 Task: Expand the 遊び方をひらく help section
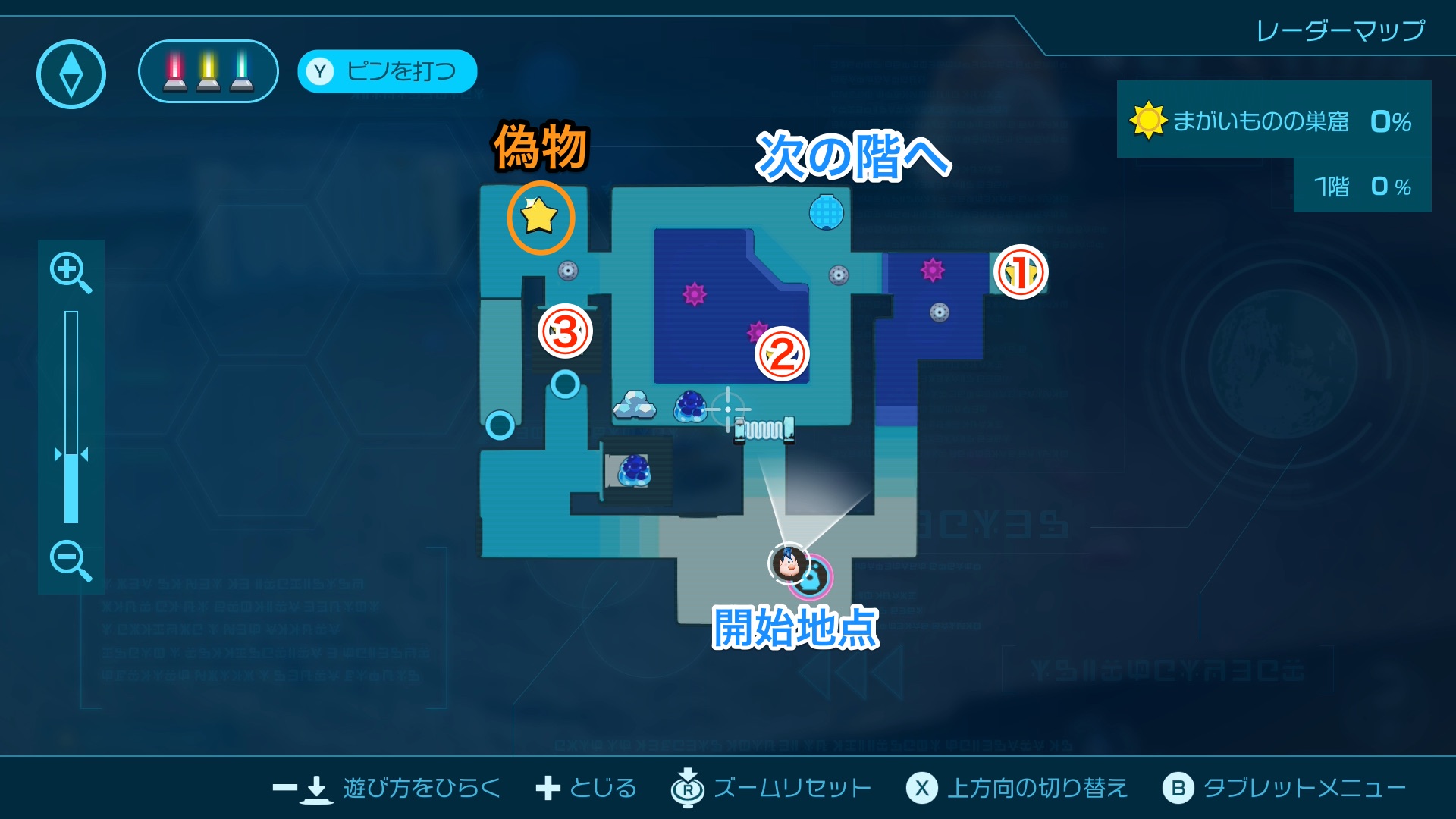coord(421,789)
